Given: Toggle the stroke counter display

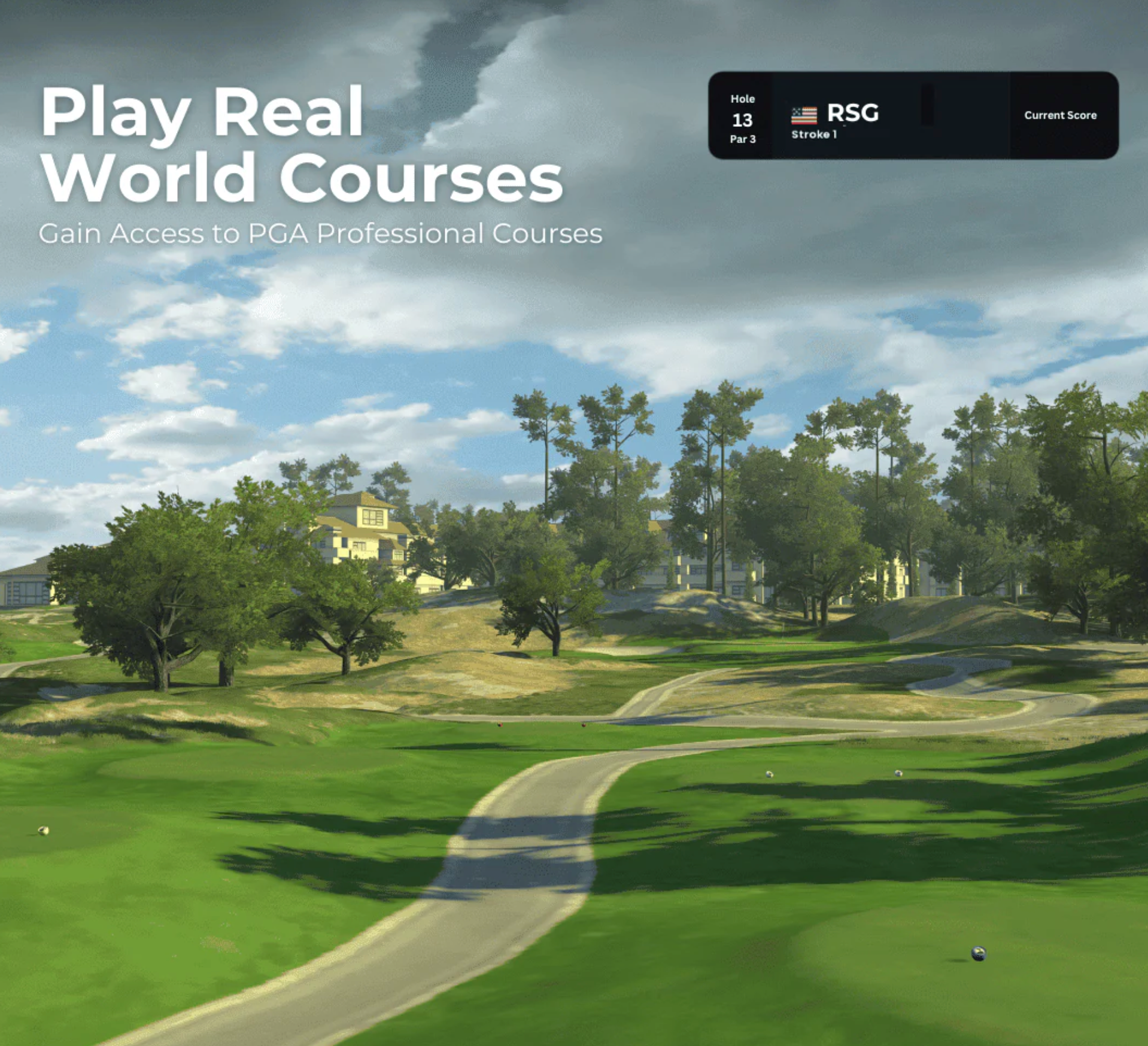Looking at the screenshot, I should (814, 135).
